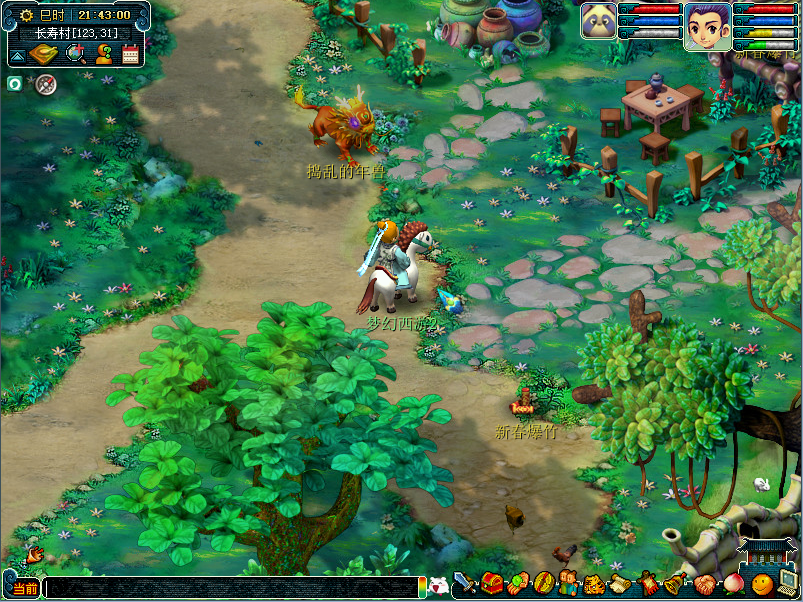Open the handshake friends icon

point(706,583)
